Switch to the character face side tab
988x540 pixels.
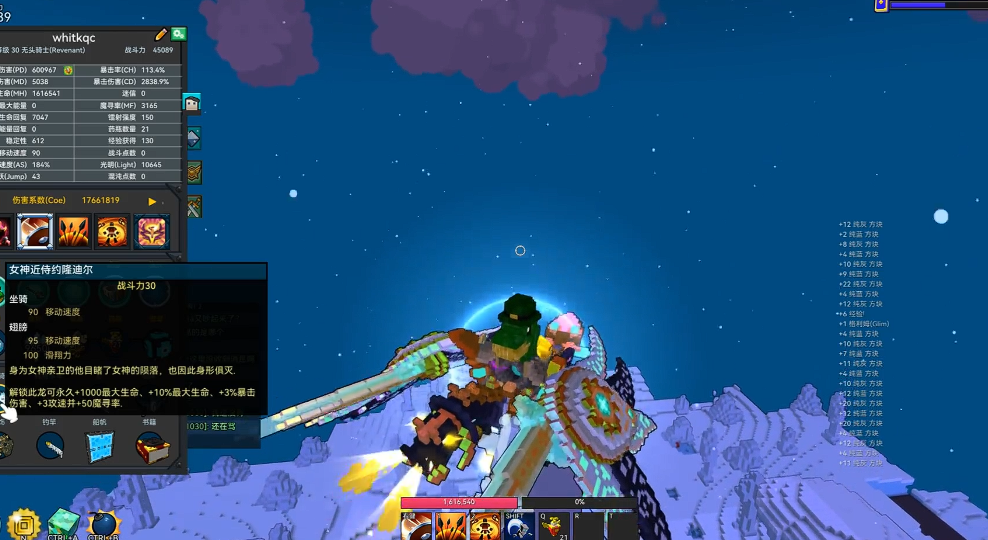pyautogui.click(x=192, y=102)
